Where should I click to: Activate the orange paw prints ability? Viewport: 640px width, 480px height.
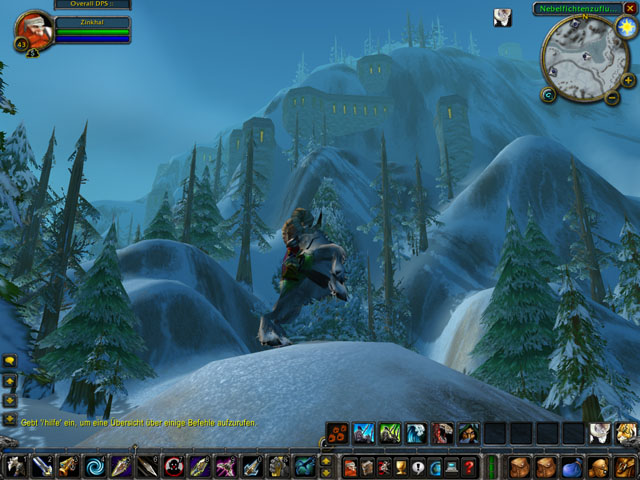pyautogui.click(x=337, y=433)
